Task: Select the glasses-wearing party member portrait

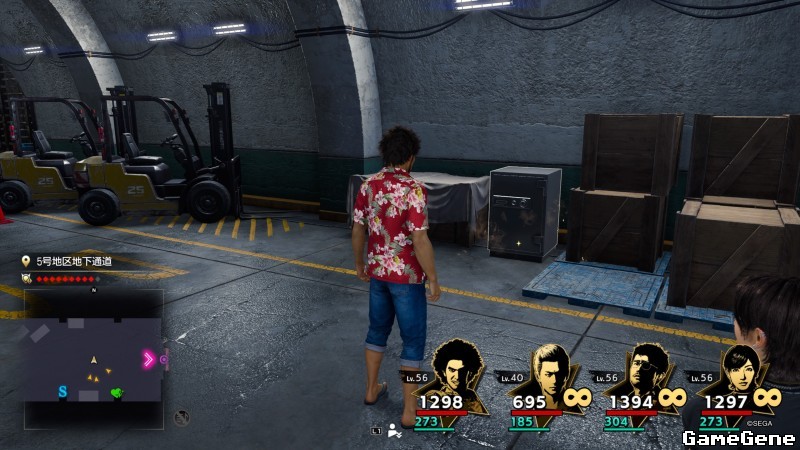Action: tap(645, 370)
